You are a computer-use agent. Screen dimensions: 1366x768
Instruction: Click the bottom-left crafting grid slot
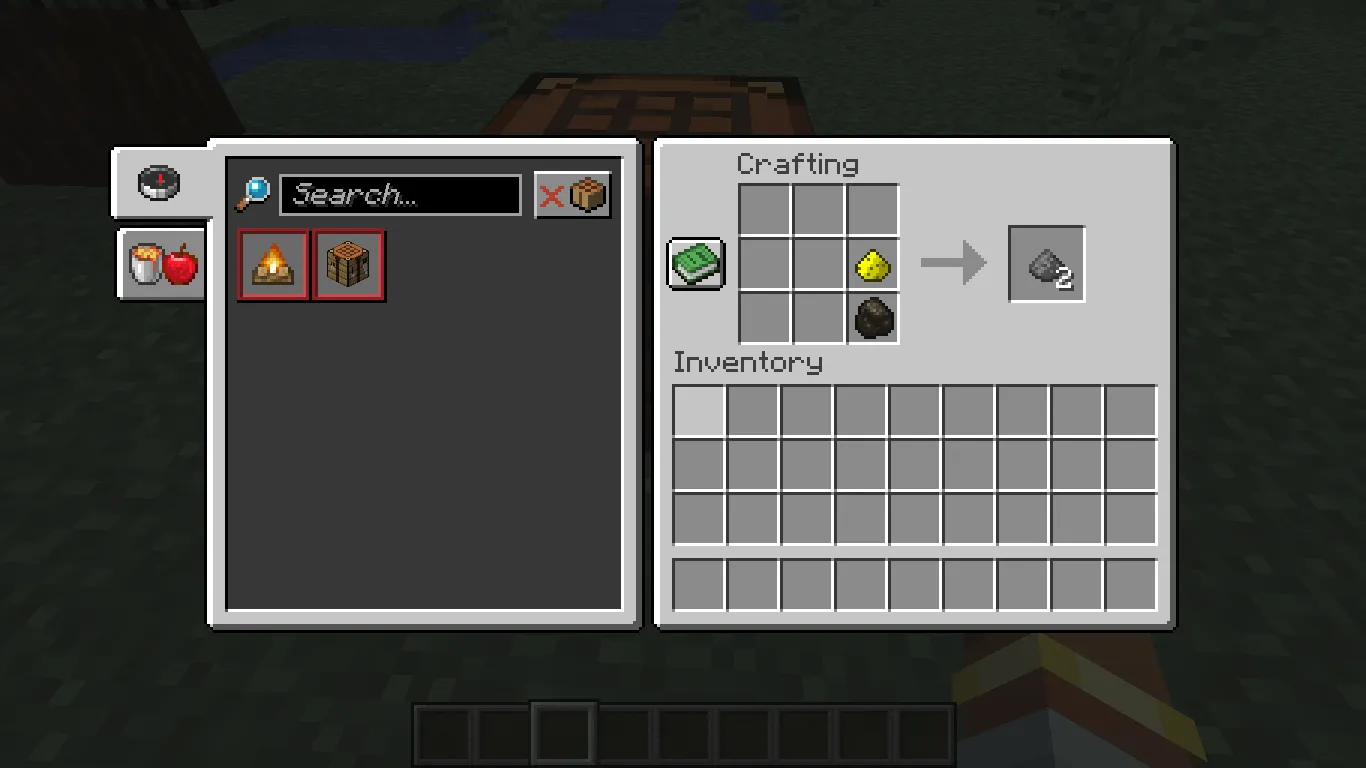[x=763, y=318]
